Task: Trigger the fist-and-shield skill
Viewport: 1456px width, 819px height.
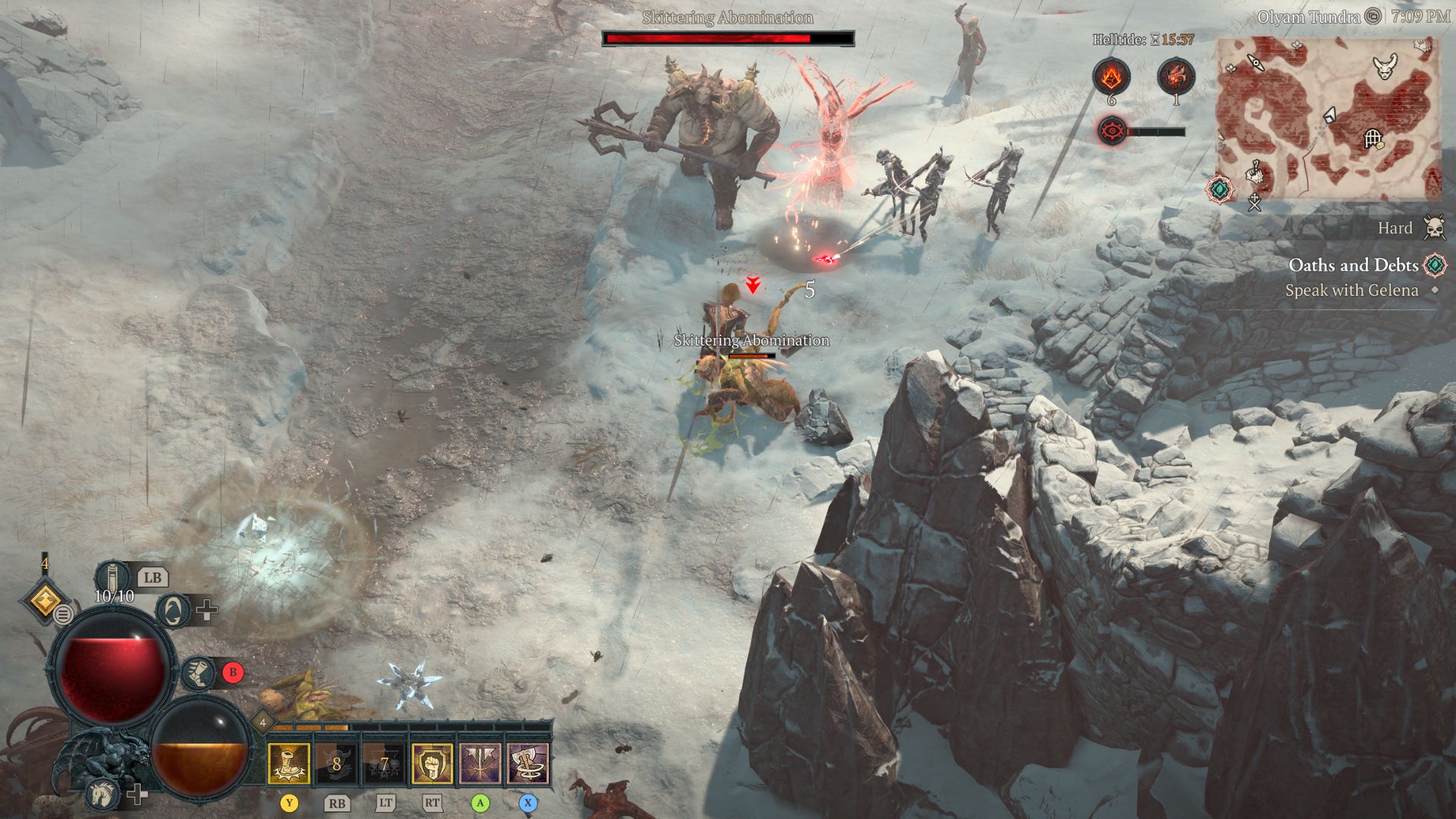Action: coord(432,763)
